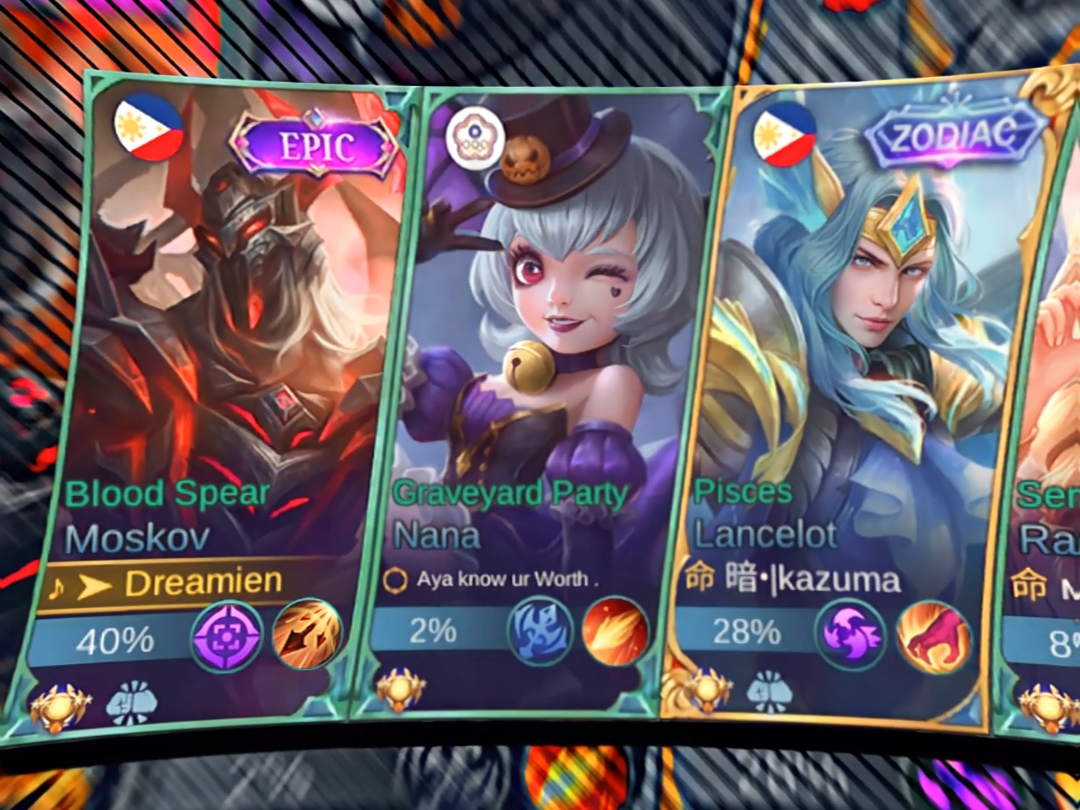
Task: Click the gold medal on Nana's card
Action: tap(400, 691)
